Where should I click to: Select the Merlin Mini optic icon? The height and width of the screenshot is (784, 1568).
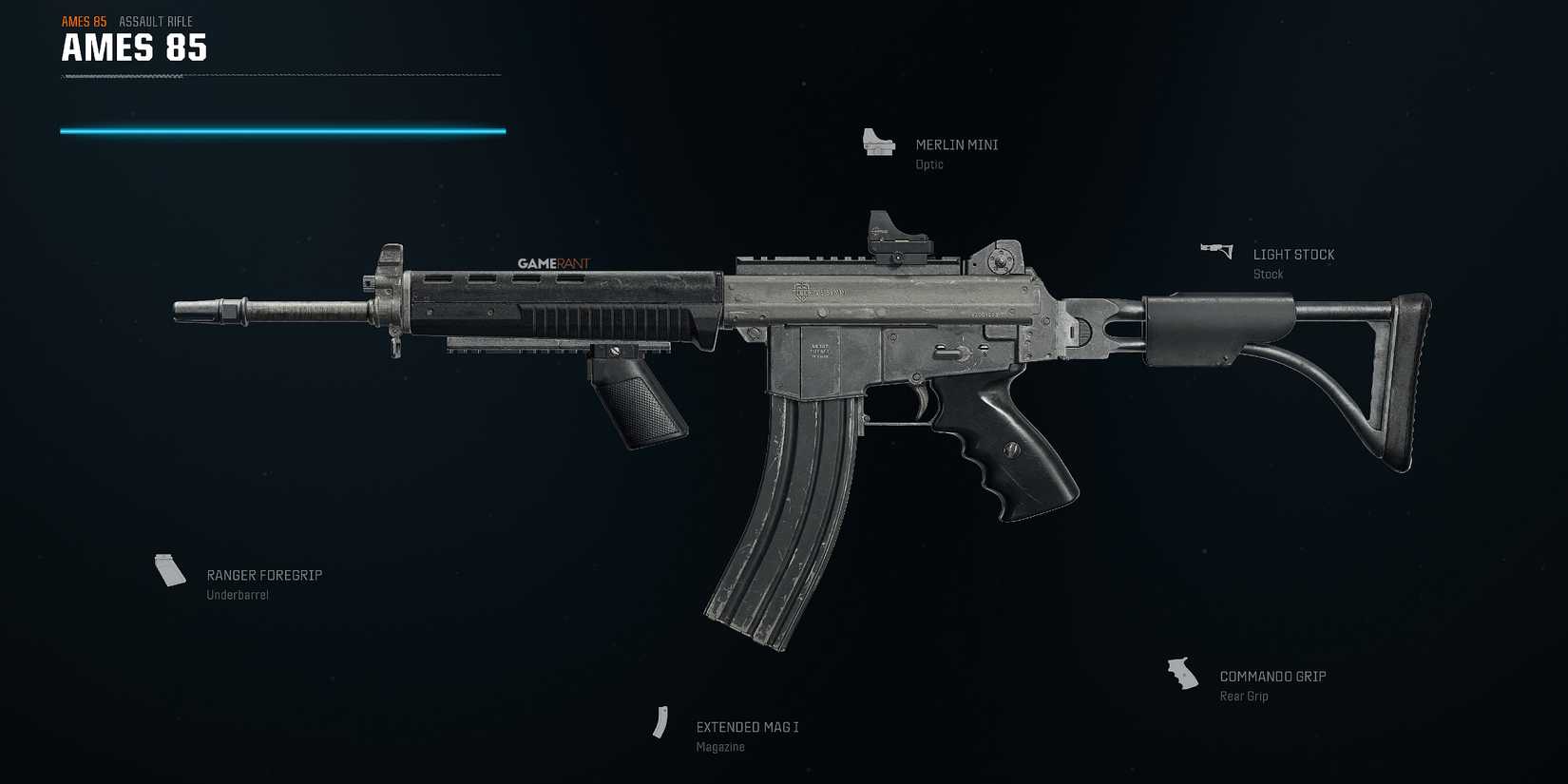(x=876, y=143)
